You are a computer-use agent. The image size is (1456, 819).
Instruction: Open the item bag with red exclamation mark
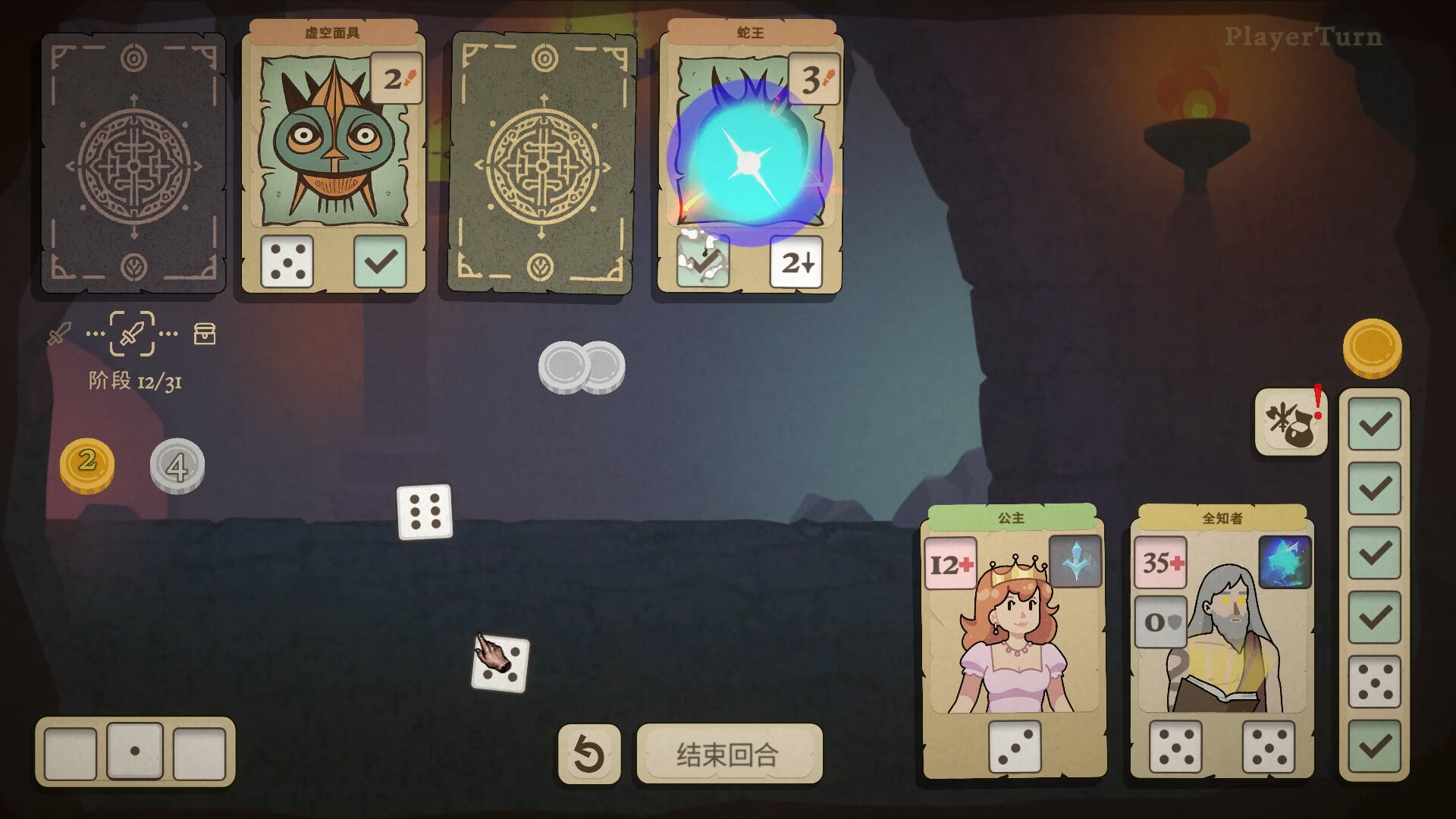tap(1291, 422)
